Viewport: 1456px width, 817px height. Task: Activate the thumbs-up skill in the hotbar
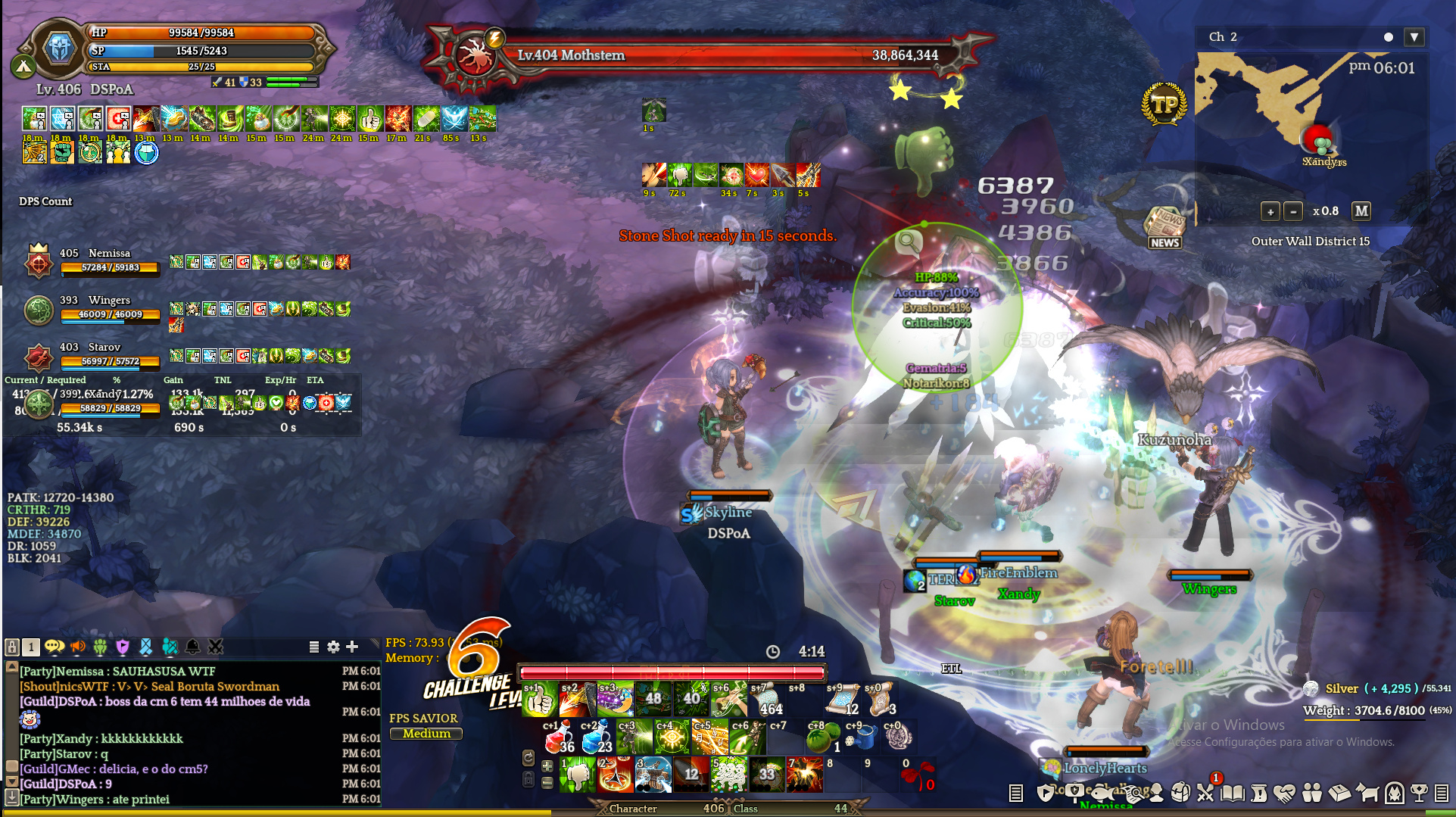(540, 700)
